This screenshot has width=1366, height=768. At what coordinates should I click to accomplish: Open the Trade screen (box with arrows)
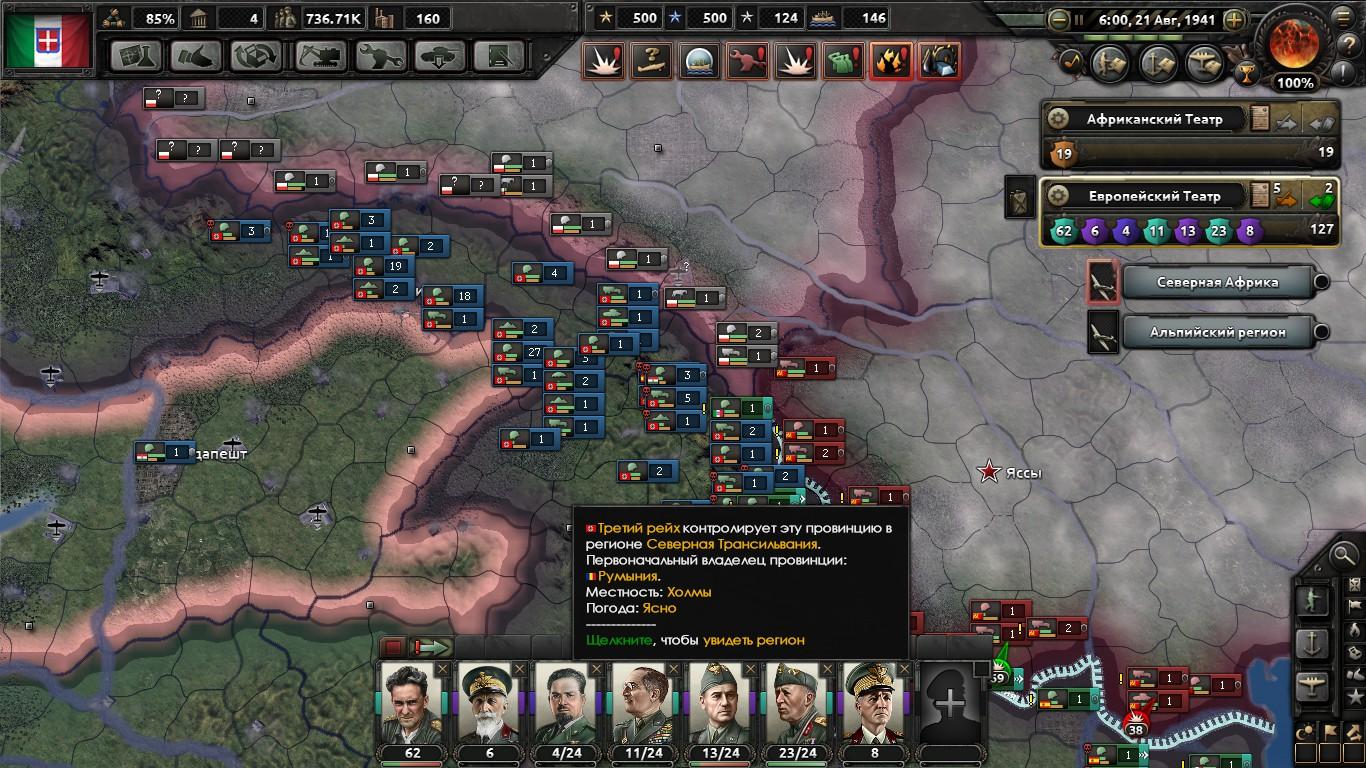256,57
